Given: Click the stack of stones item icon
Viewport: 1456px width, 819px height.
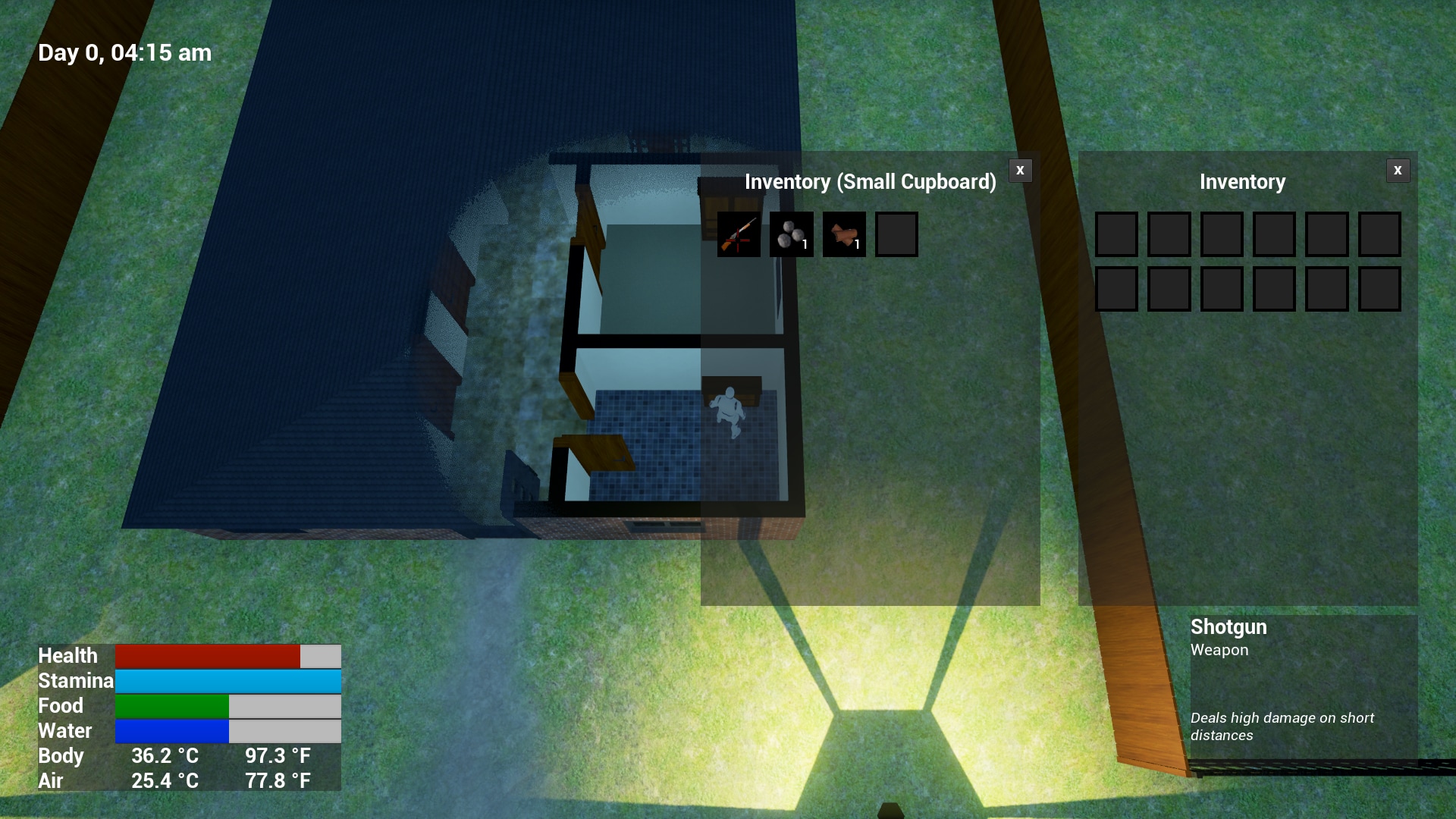Looking at the screenshot, I should 792,234.
